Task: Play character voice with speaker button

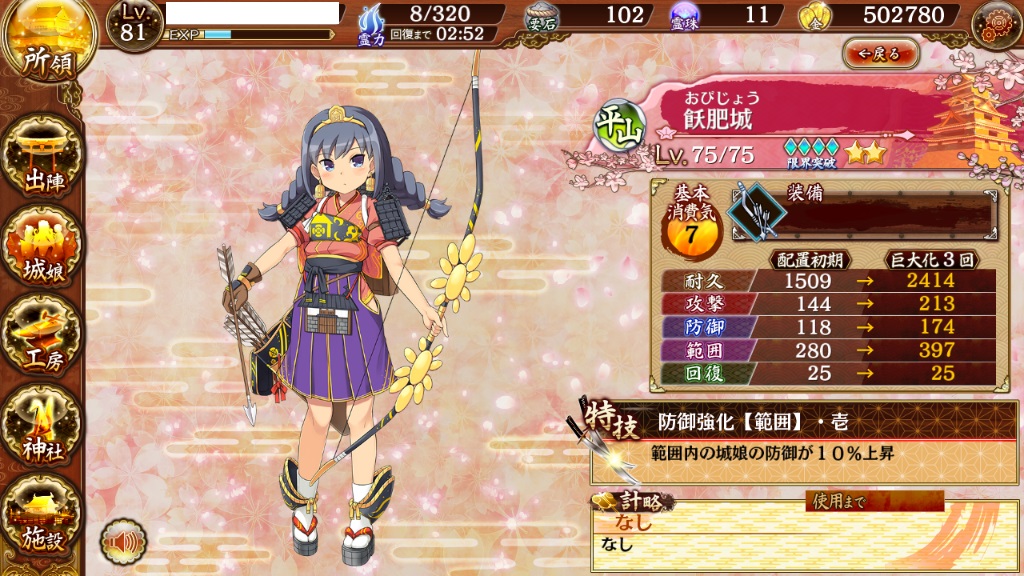Action: pos(123,541)
